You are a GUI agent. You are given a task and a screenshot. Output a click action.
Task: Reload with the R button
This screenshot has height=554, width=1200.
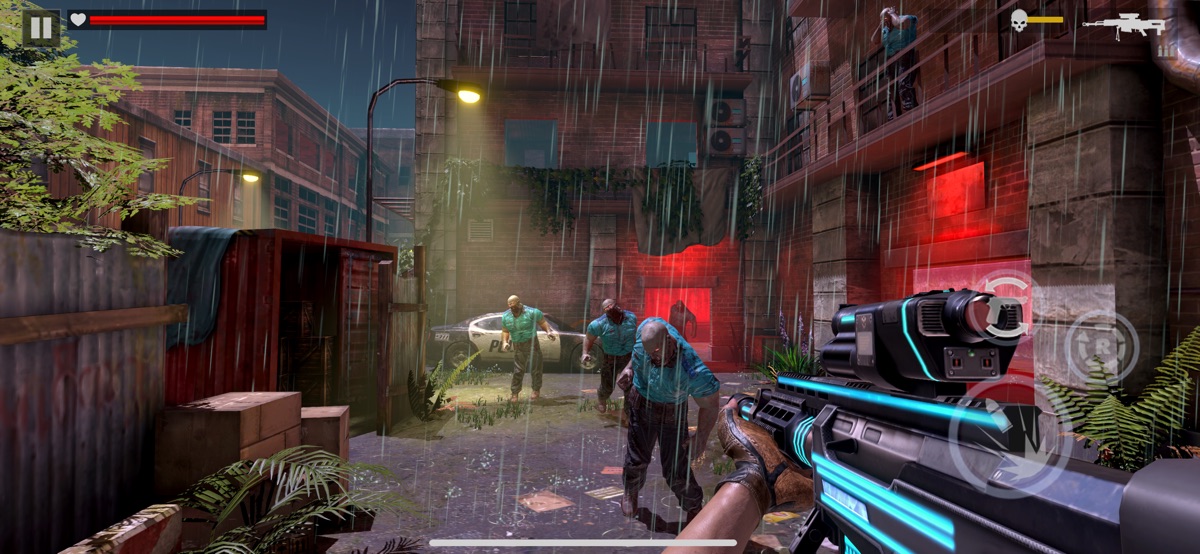[1101, 348]
